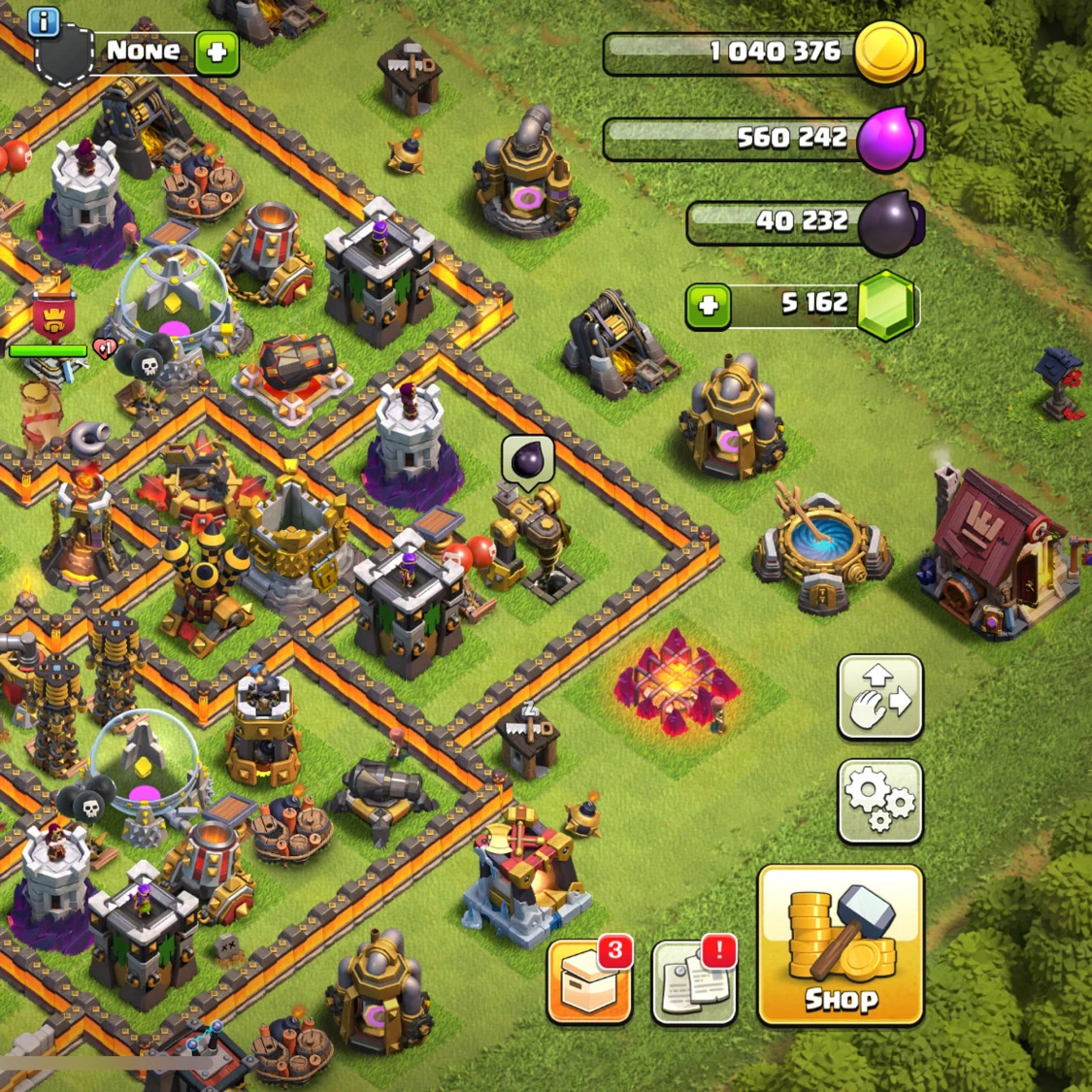Tap the layout editor hand-arrows button
Screen dimensions: 1092x1092
(x=879, y=696)
